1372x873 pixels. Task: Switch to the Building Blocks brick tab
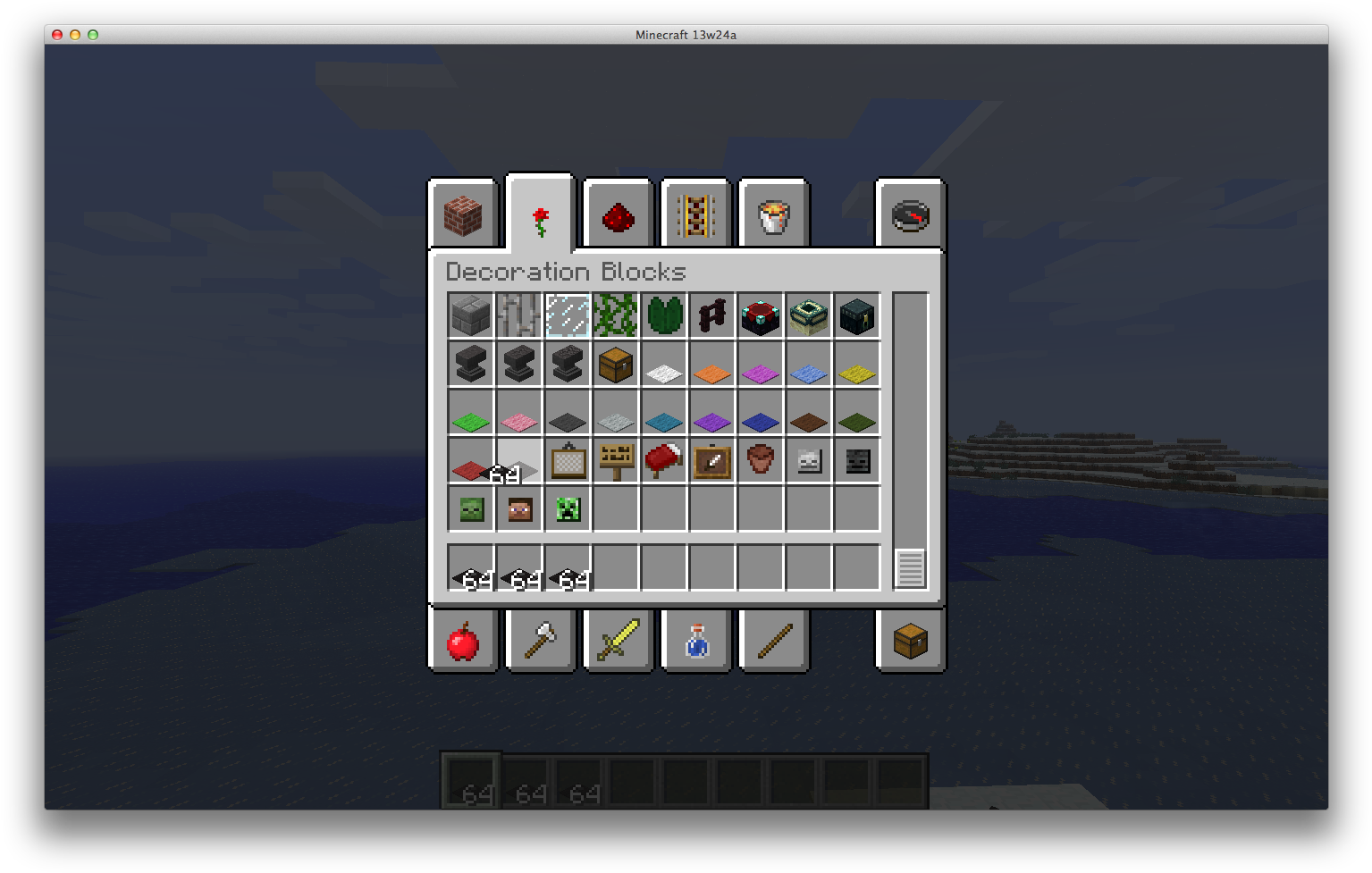click(463, 216)
